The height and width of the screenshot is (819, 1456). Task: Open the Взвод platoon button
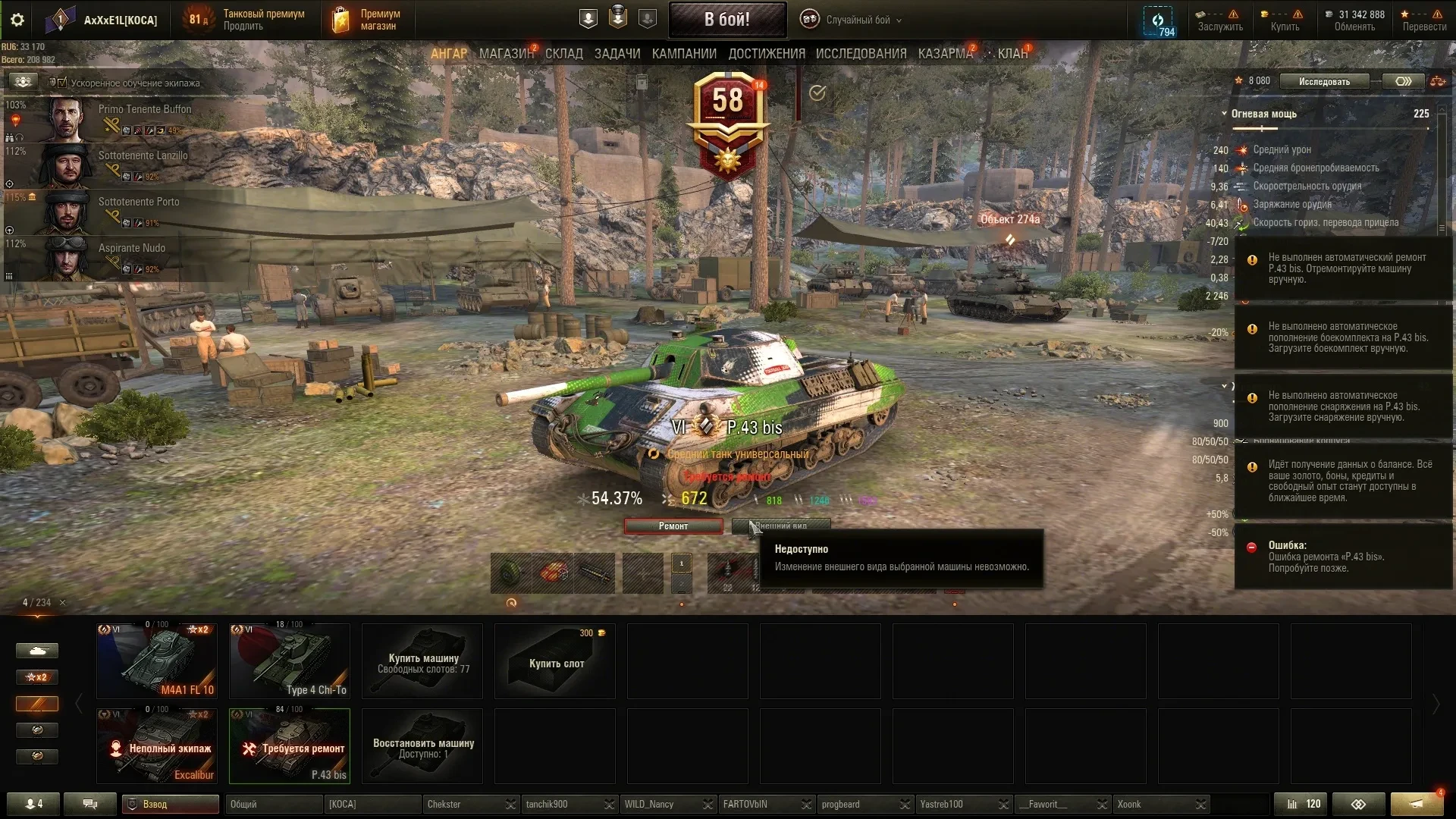pos(171,804)
